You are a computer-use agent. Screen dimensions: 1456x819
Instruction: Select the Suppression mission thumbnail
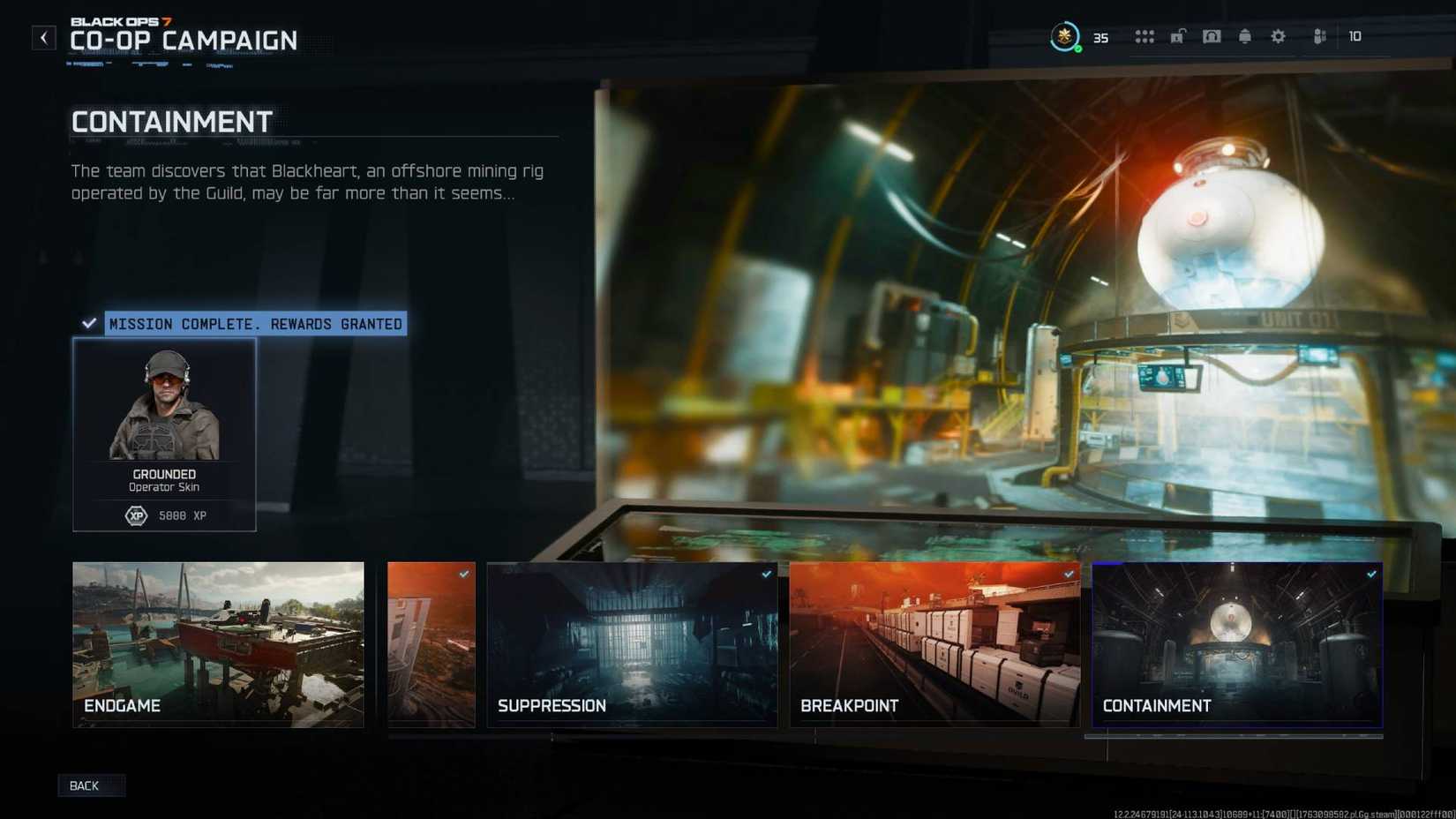click(631, 643)
